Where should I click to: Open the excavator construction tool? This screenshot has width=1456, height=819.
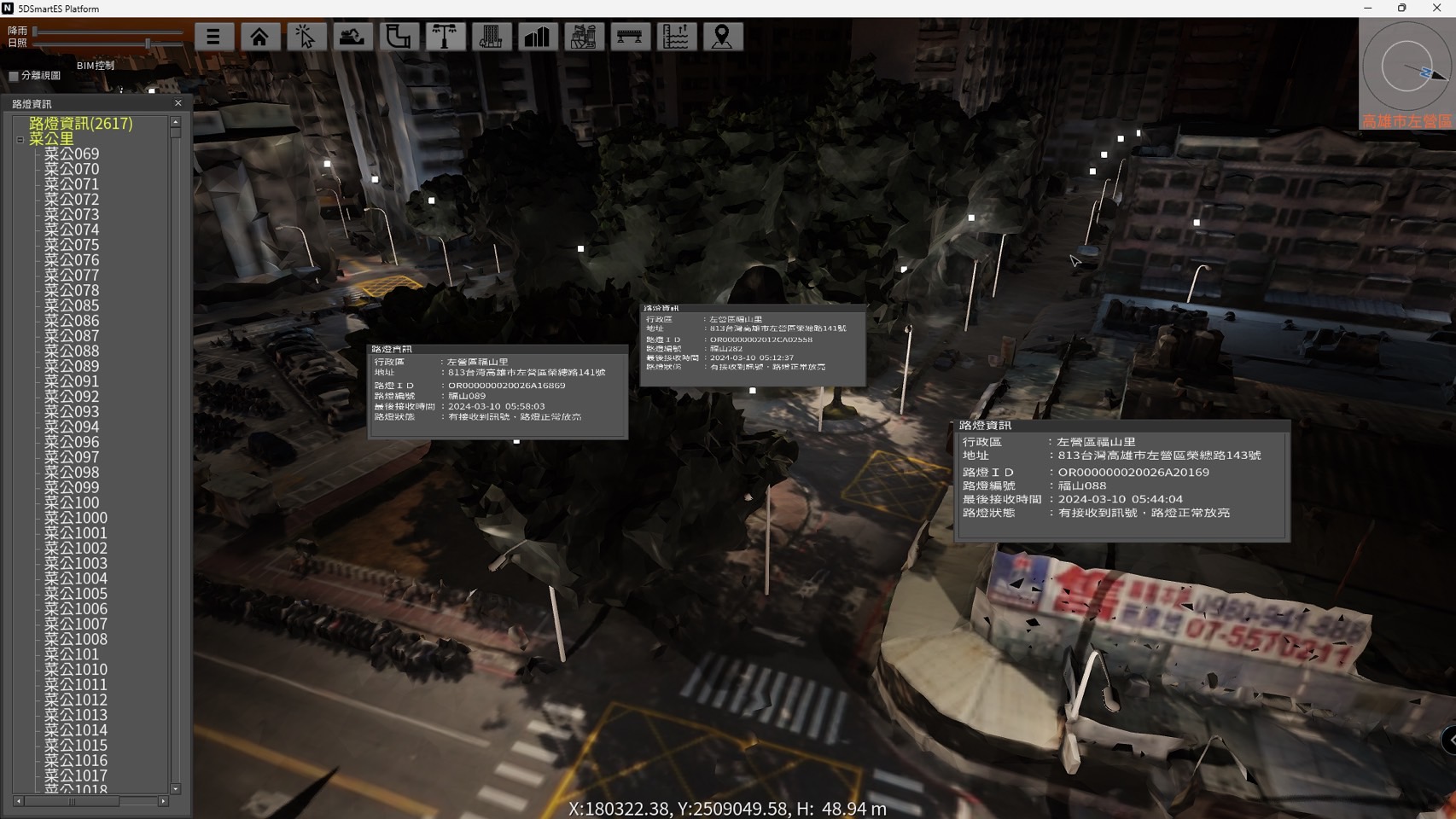tap(352, 37)
